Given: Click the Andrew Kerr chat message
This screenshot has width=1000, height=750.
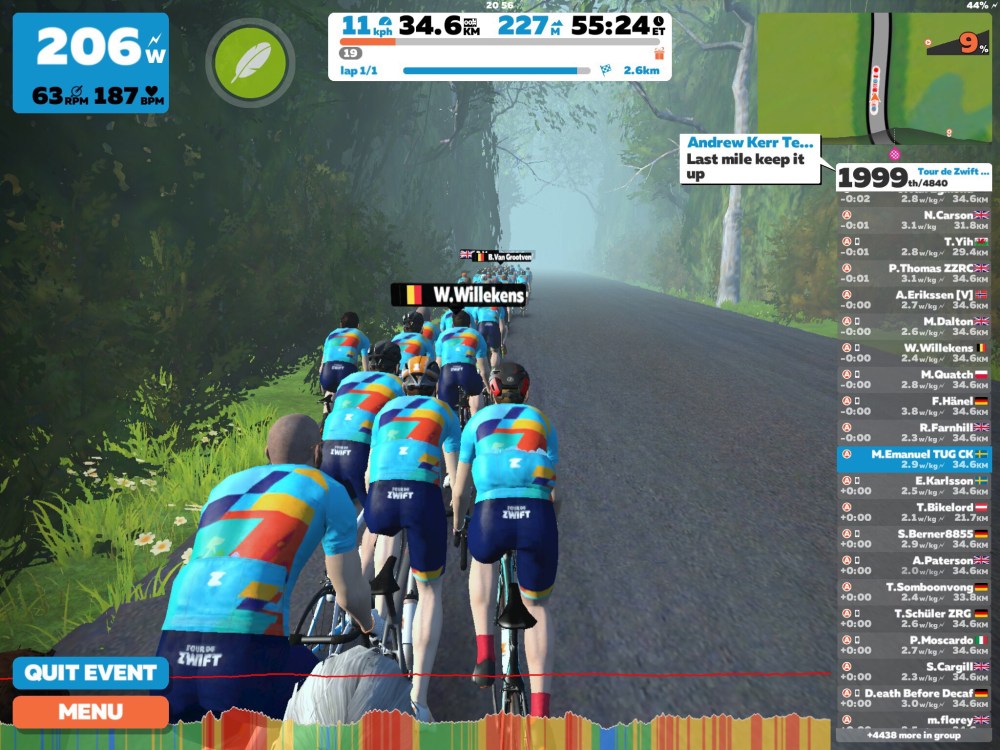Looking at the screenshot, I should tap(755, 159).
